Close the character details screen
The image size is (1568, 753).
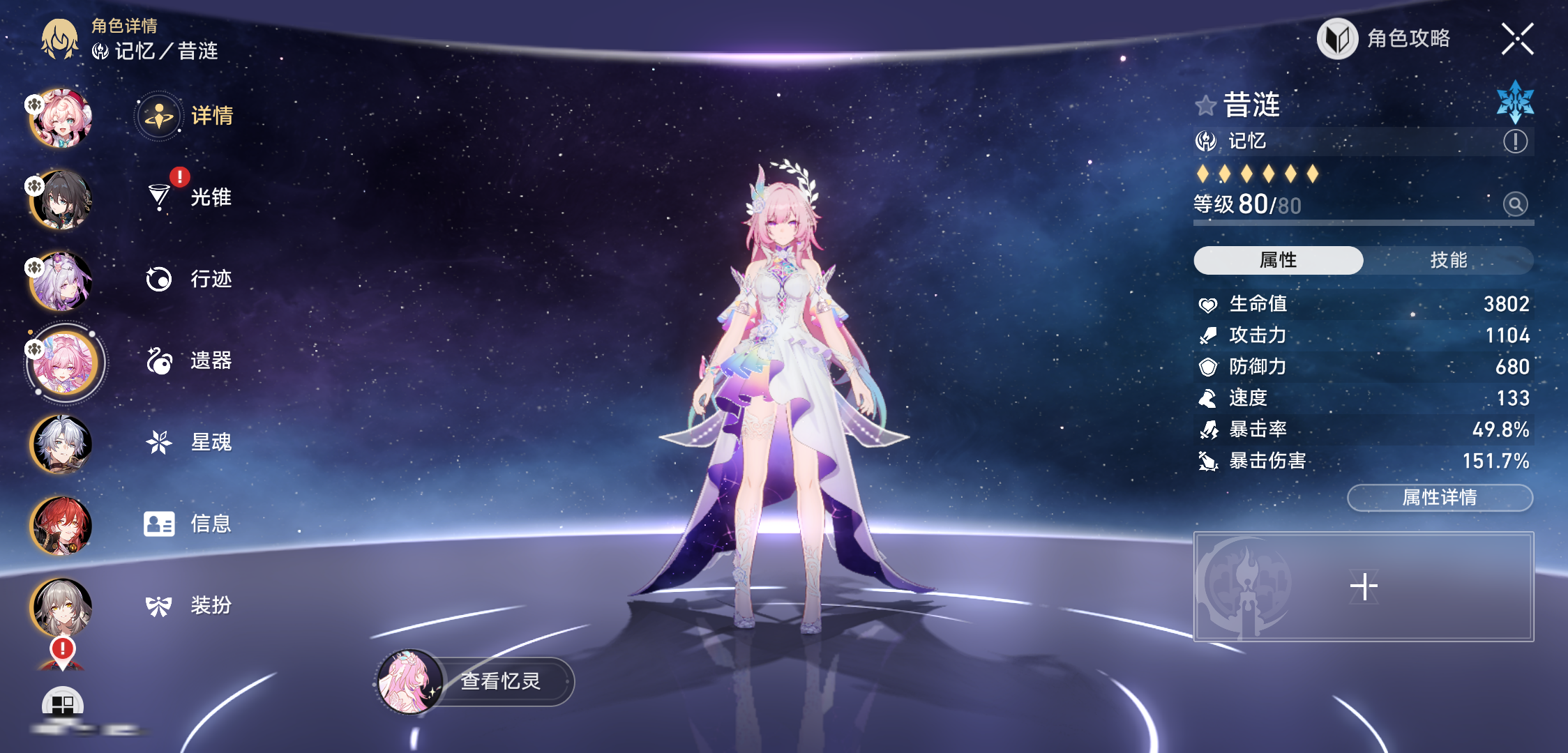[x=1517, y=38]
